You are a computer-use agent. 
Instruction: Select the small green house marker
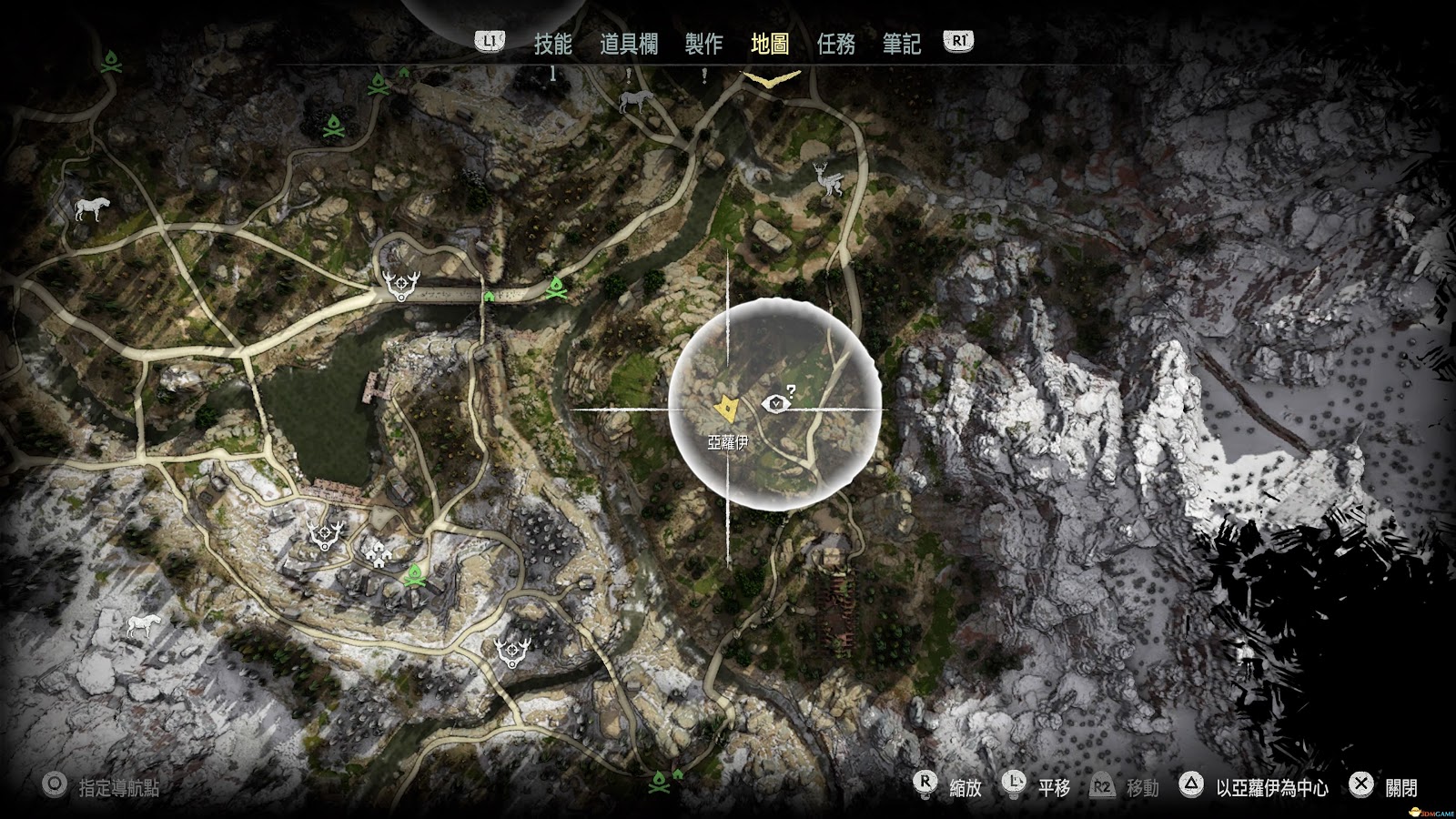[489, 295]
